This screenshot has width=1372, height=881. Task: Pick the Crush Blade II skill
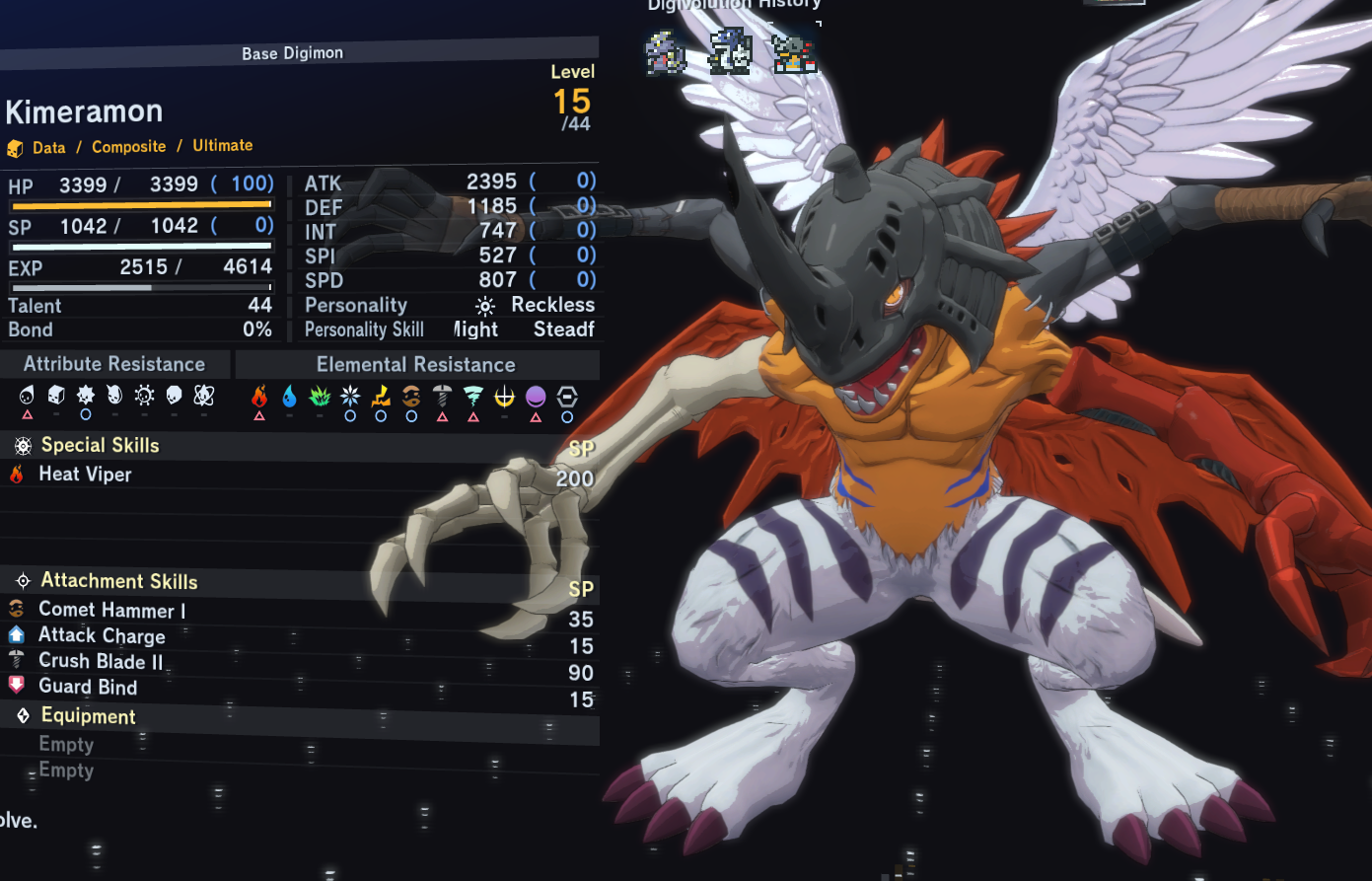coord(101,661)
